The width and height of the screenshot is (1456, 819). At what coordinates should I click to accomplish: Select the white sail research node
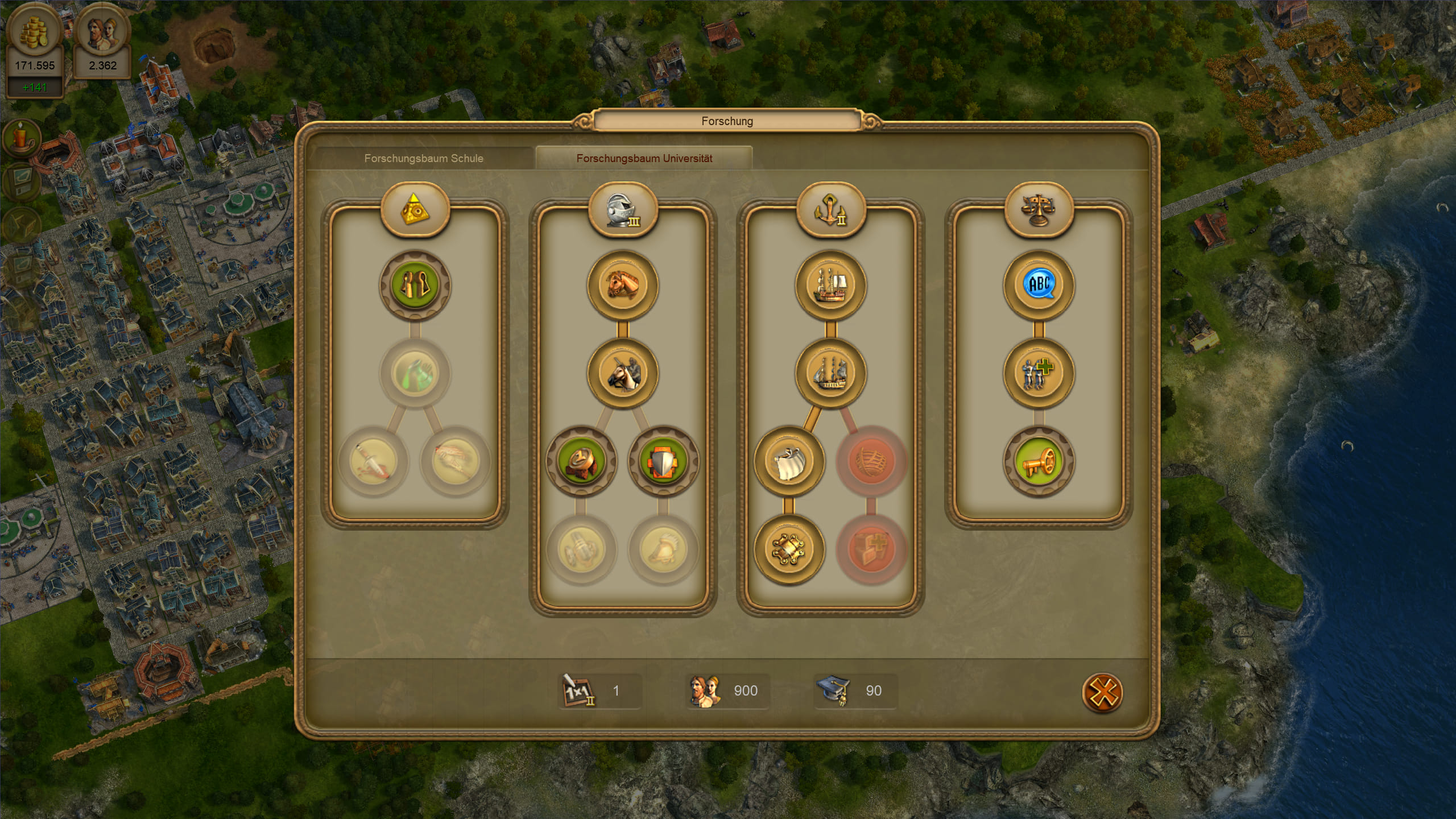789,461
